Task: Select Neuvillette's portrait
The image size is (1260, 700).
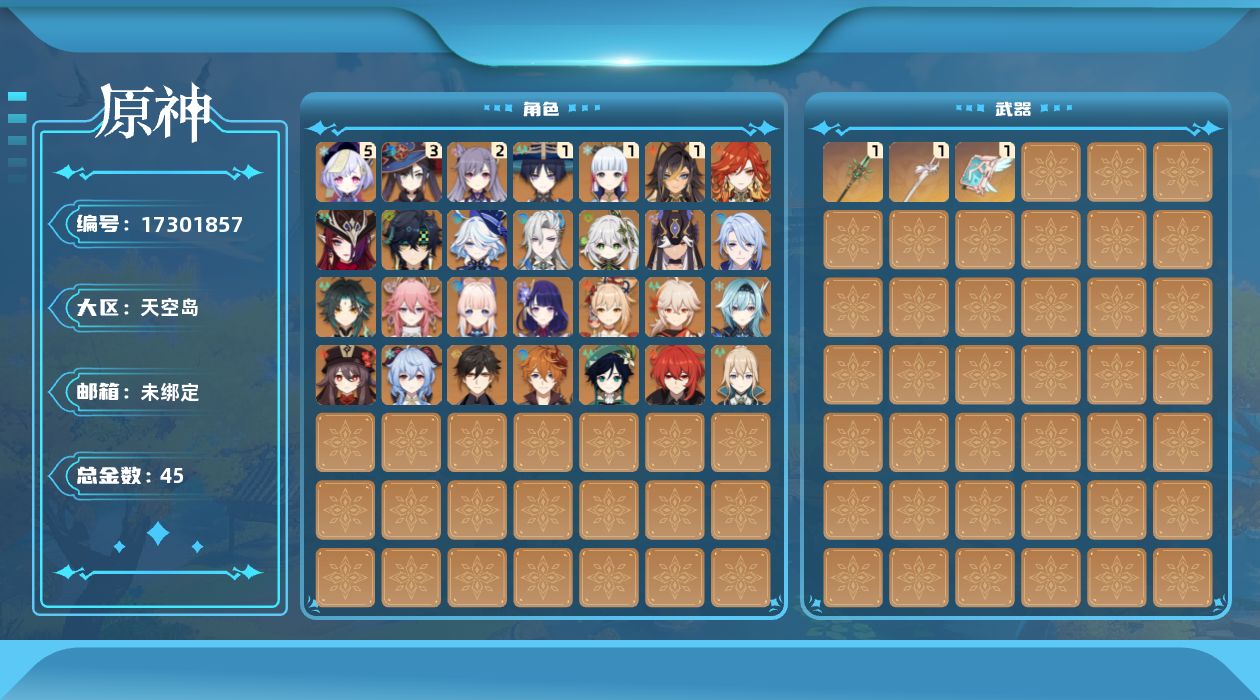Action: point(543,240)
